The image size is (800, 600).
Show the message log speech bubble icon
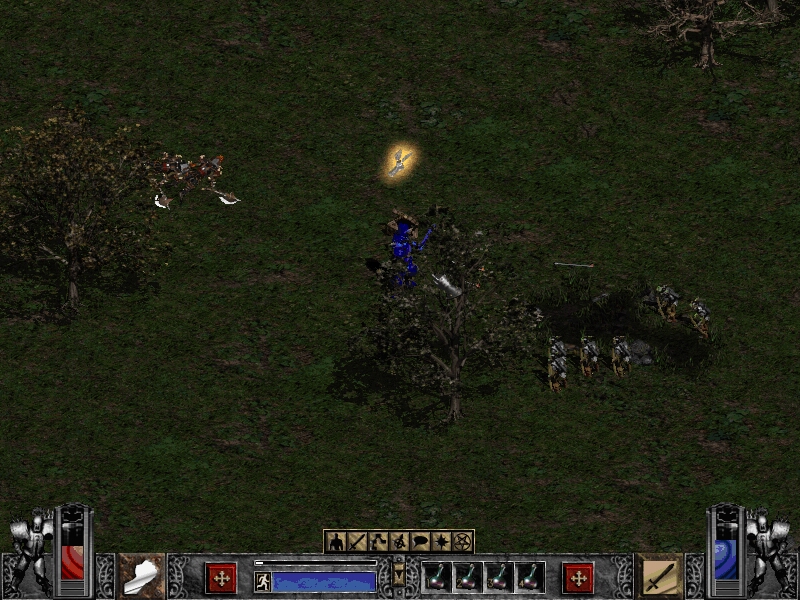coord(420,542)
